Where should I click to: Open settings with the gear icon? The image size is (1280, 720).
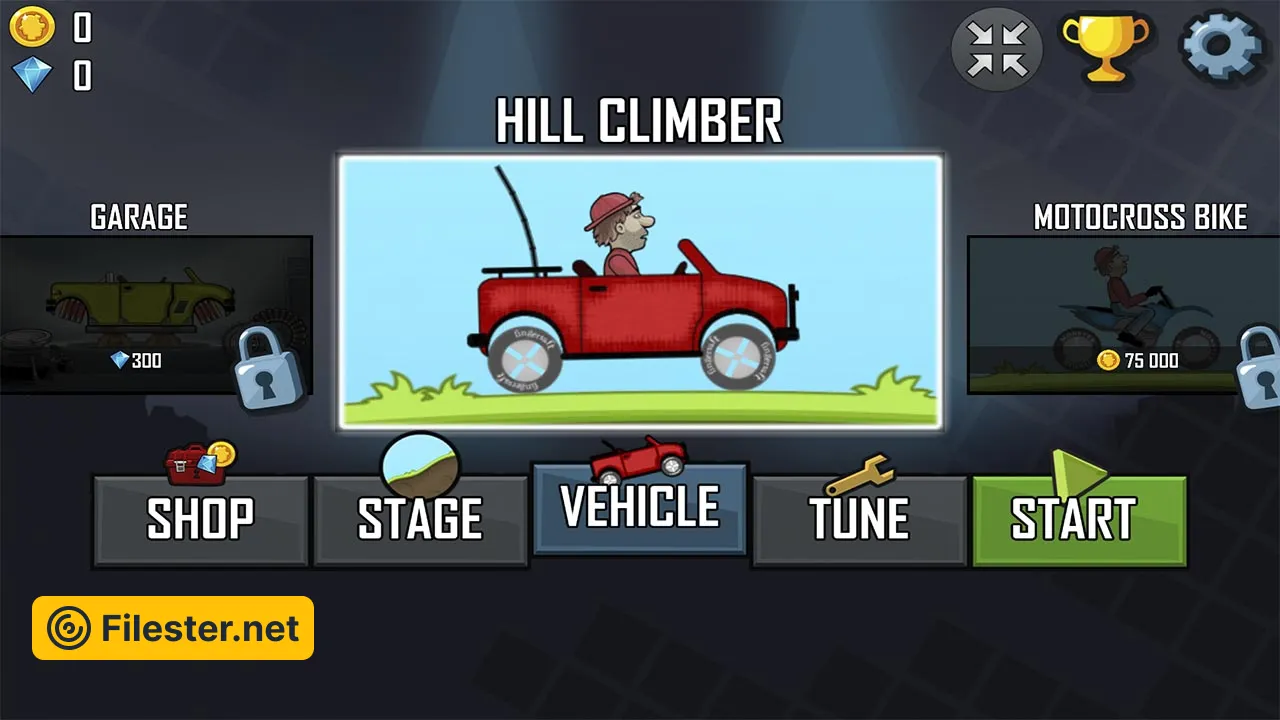coord(1221,47)
